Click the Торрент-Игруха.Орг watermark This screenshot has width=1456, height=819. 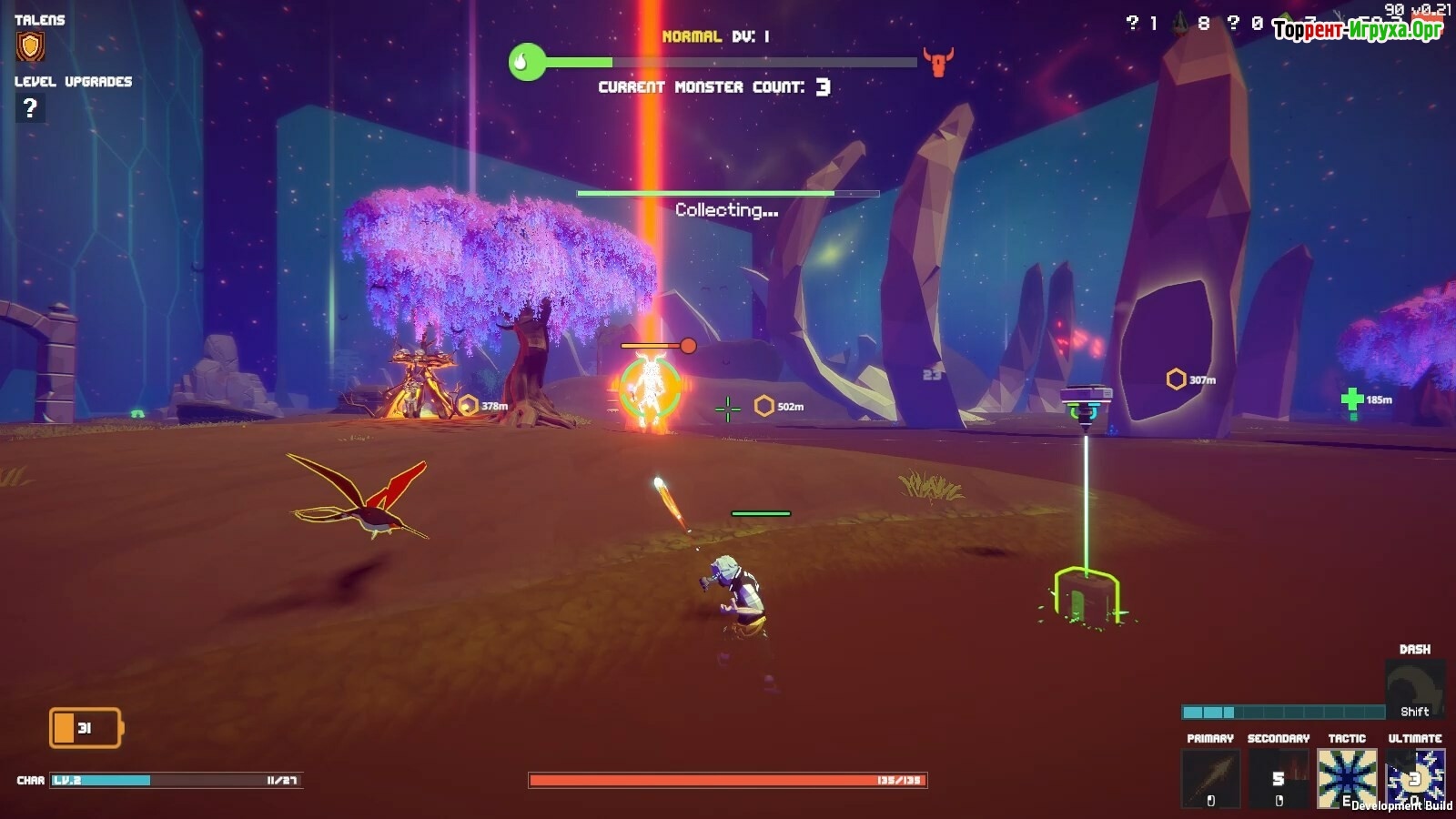(x=1358, y=30)
